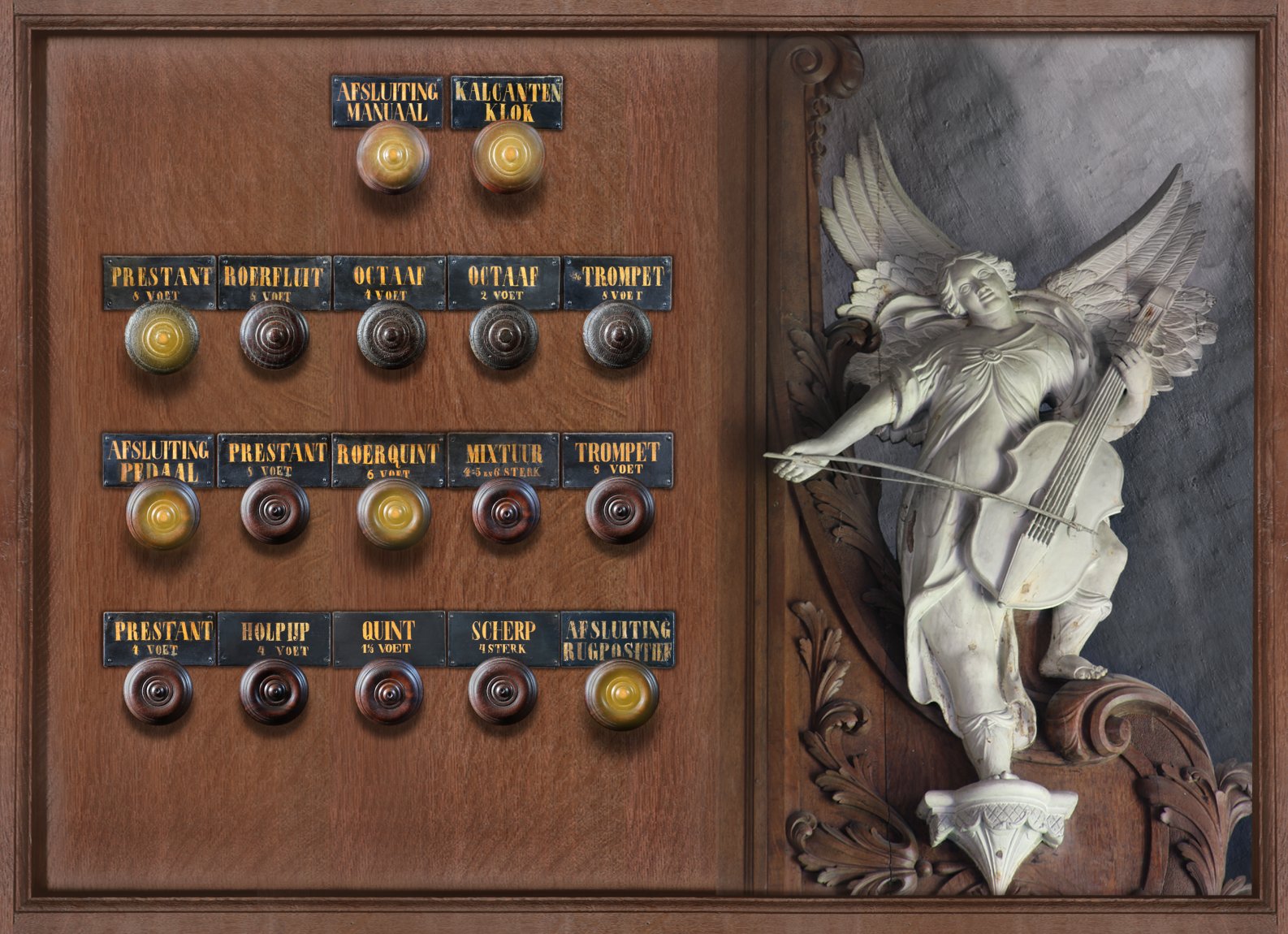The width and height of the screenshot is (1288, 934).
Task: Activate the Quint 1⅓ Voet stop
Action: click(389, 691)
